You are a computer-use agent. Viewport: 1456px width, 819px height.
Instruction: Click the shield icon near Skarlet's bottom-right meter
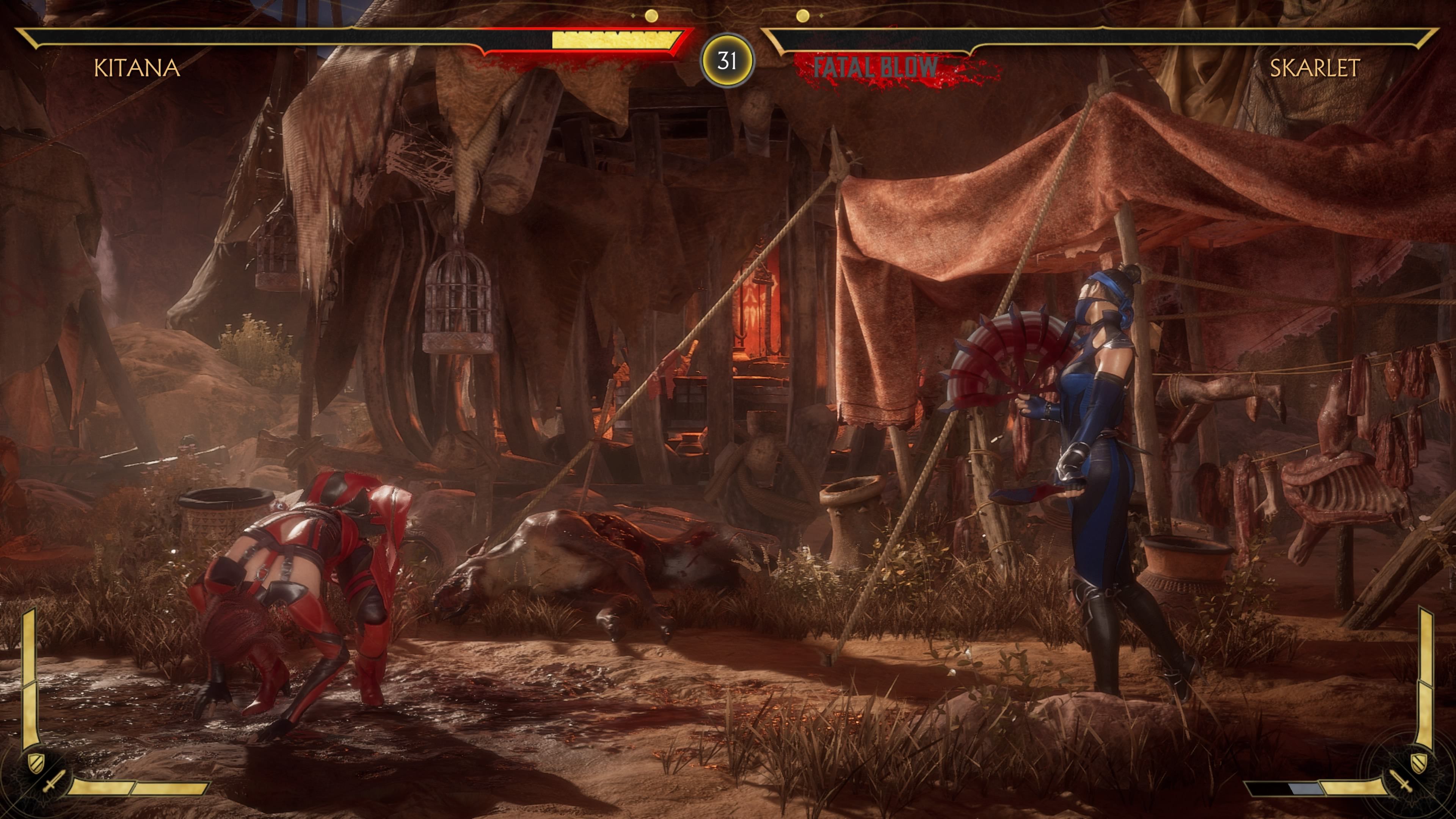(1419, 763)
